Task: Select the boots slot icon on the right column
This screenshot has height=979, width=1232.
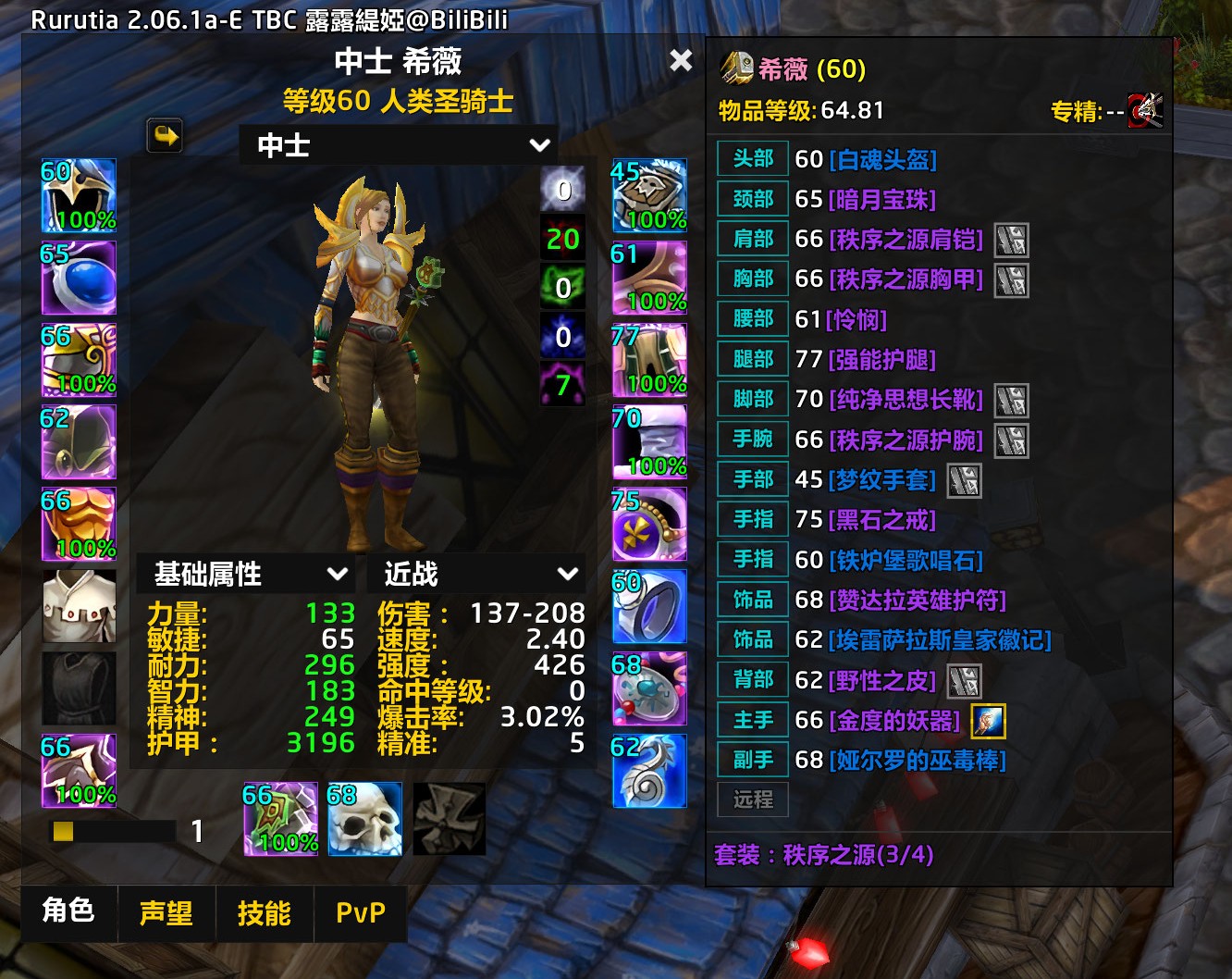Action: (x=649, y=442)
